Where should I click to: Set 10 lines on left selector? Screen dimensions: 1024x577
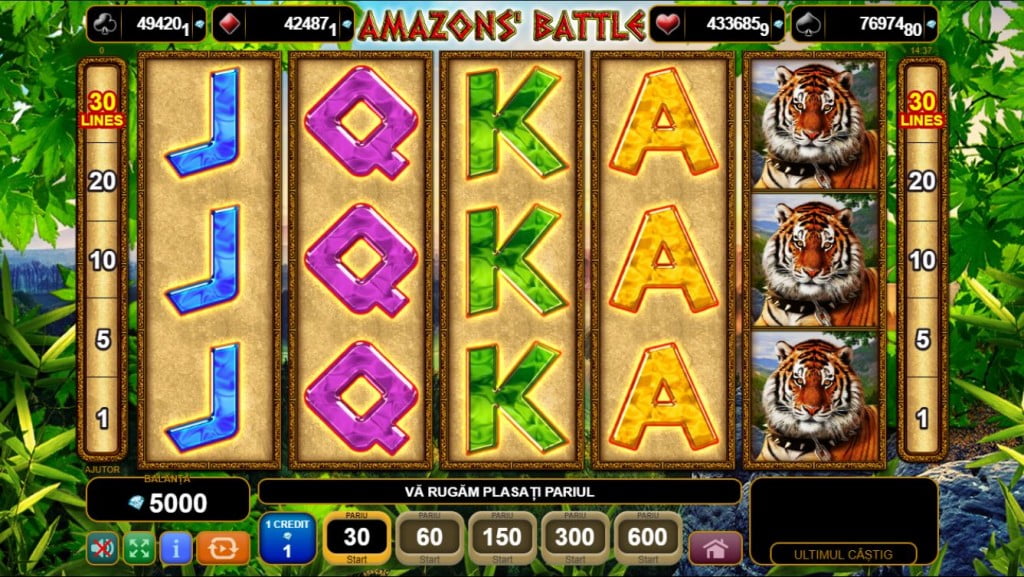coord(103,261)
